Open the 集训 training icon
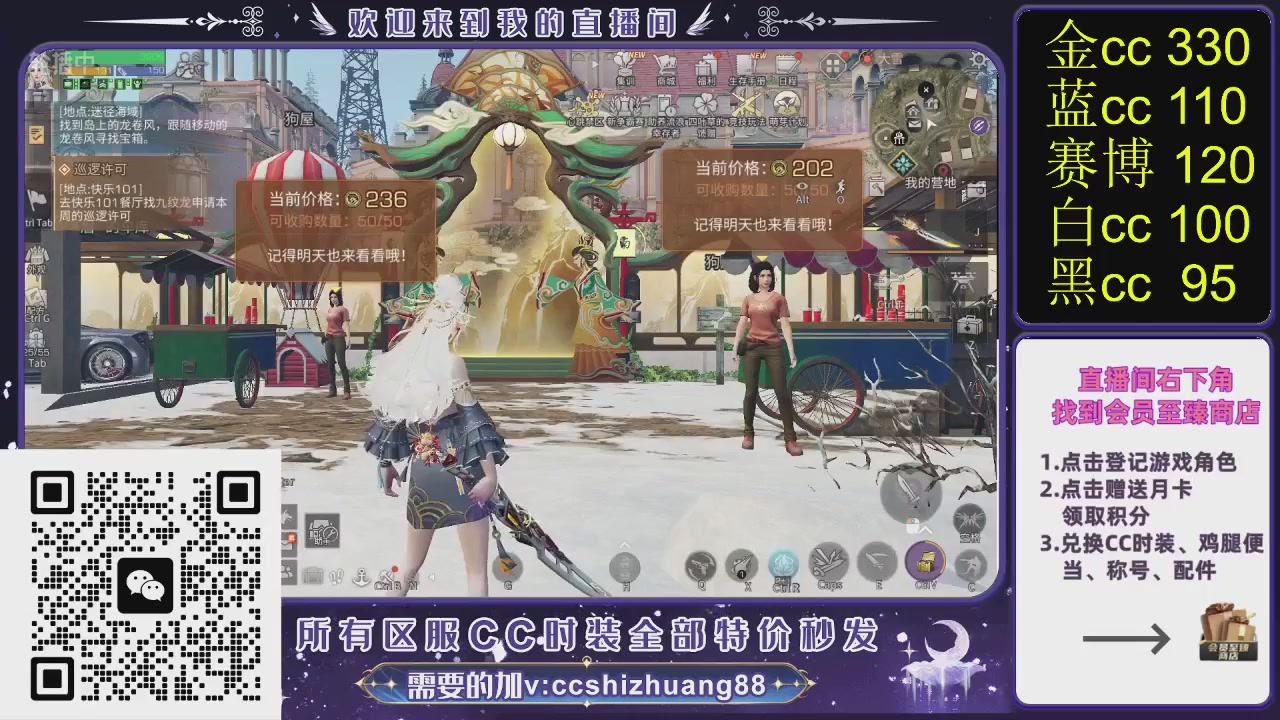The image size is (1280, 720). pyautogui.click(x=625, y=68)
